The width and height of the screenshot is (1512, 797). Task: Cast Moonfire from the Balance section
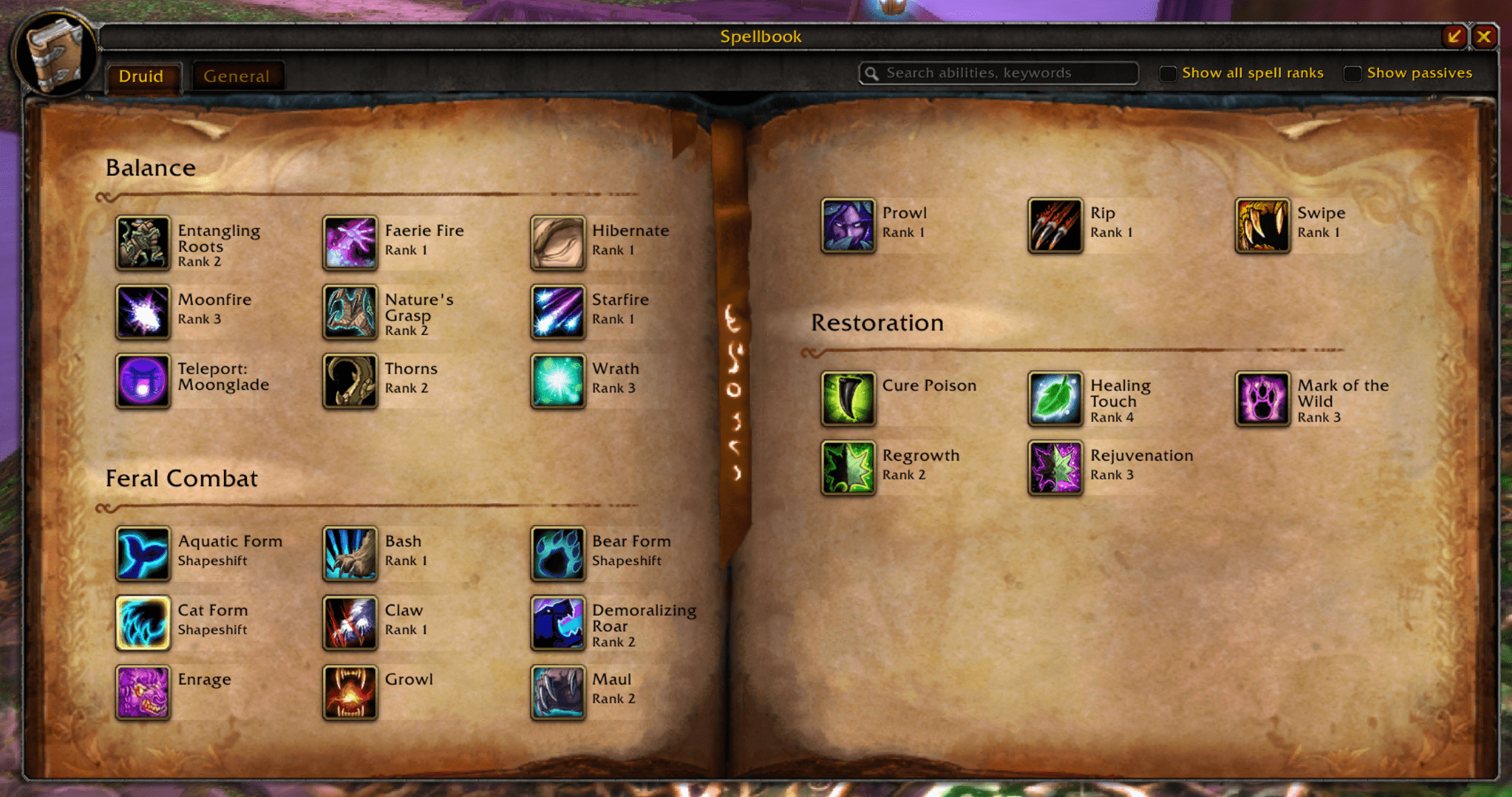point(142,312)
